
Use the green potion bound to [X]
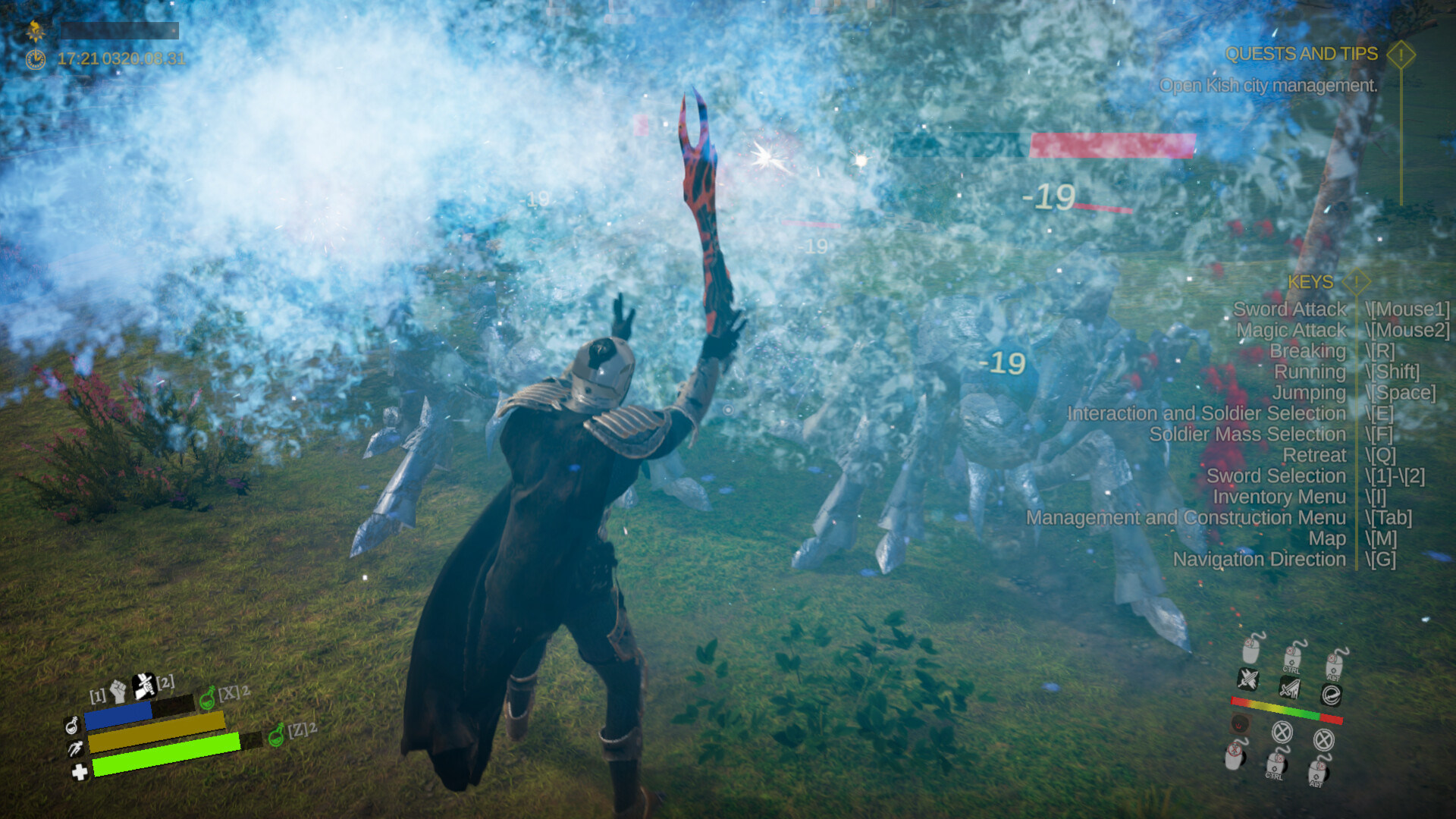tap(208, 698)
